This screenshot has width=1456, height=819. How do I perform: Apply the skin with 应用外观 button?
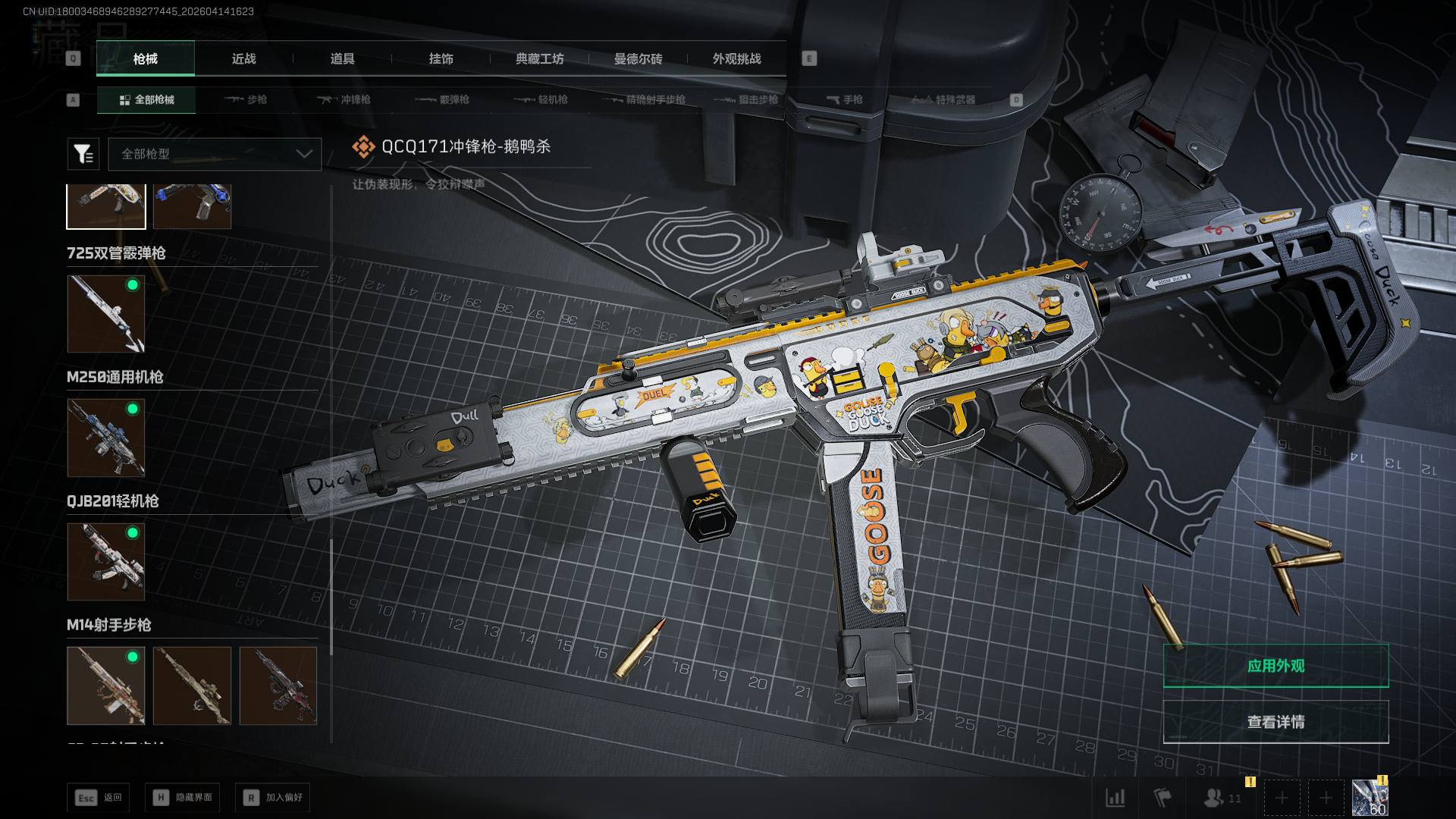tap(1276, 666)
